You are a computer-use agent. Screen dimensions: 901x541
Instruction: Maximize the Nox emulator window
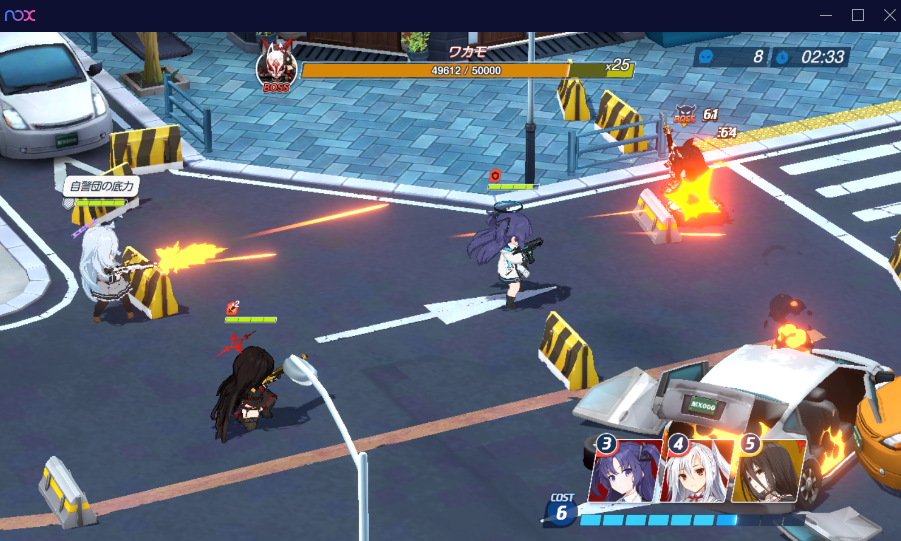point(858,15)
